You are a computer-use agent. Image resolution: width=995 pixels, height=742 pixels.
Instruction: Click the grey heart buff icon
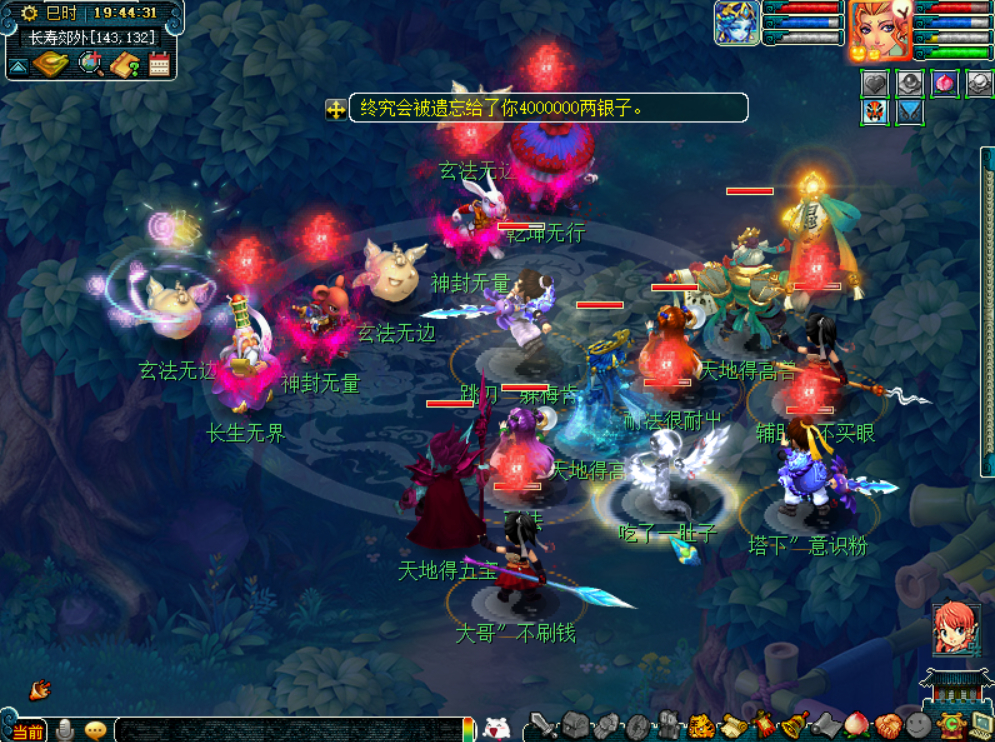pyautogui.click(x=875, y=84)
